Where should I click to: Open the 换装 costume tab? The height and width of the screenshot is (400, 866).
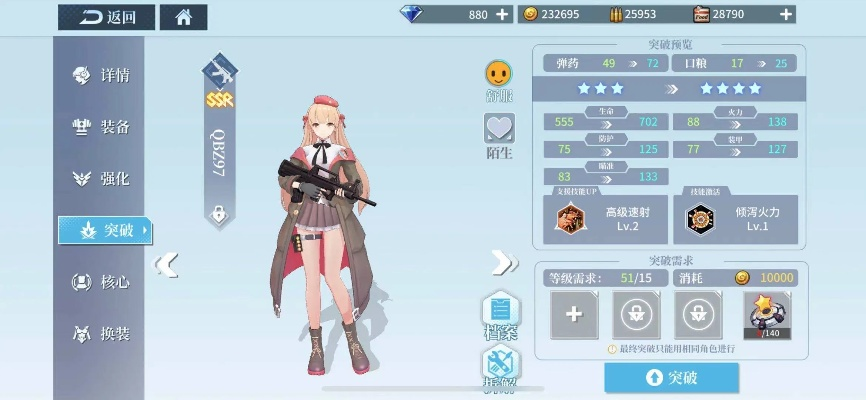[103, 334]
